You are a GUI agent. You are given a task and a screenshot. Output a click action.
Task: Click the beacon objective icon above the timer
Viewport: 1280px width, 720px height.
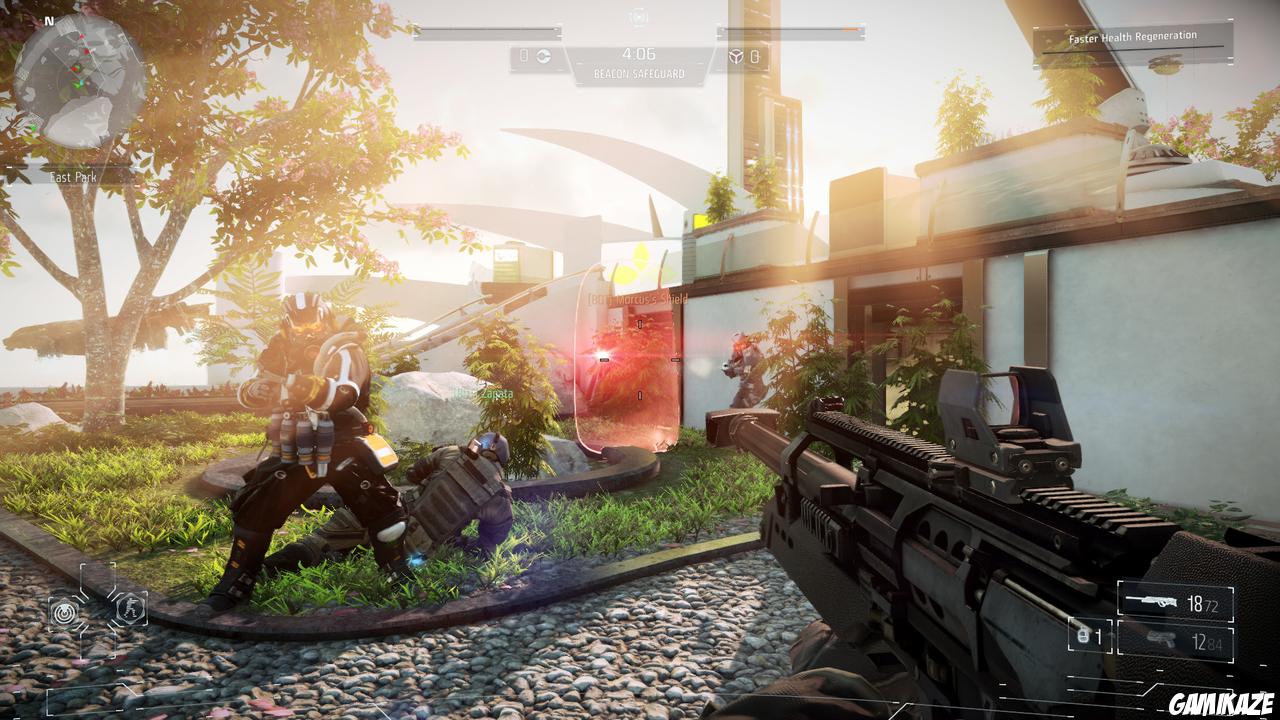pyautogui.click(x=636, y=17)
